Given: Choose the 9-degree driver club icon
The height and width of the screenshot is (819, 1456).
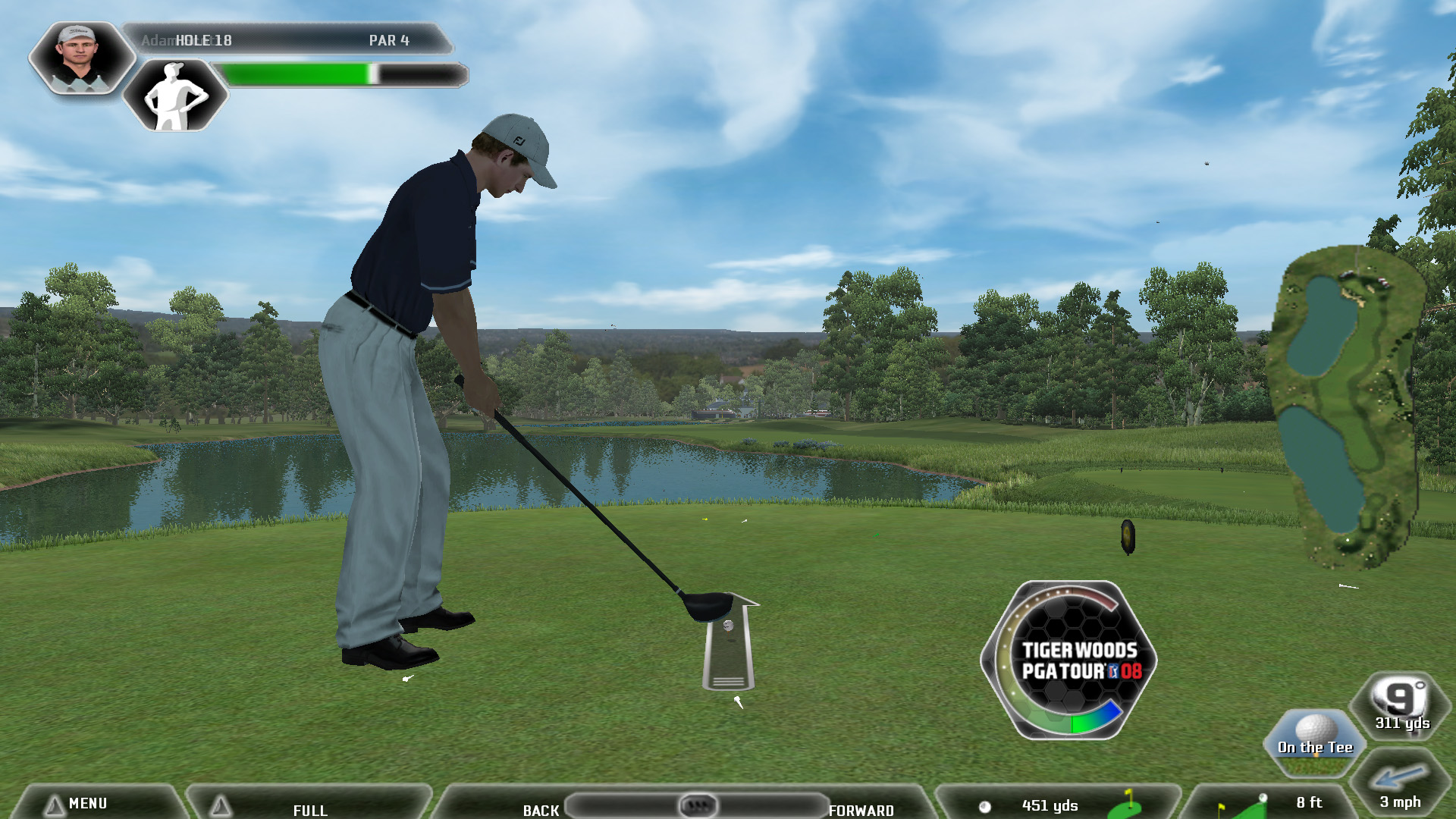Looking at the screenshot, I should coord(1401,705).
